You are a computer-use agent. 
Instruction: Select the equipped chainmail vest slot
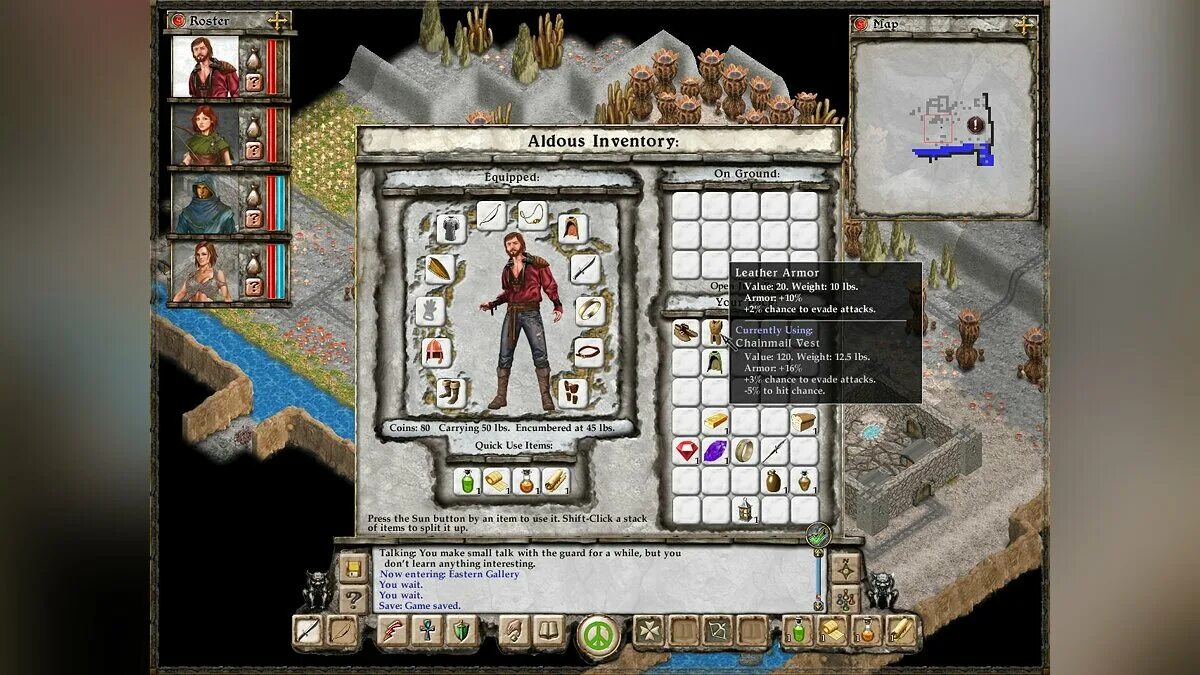[x=450, y=228]
